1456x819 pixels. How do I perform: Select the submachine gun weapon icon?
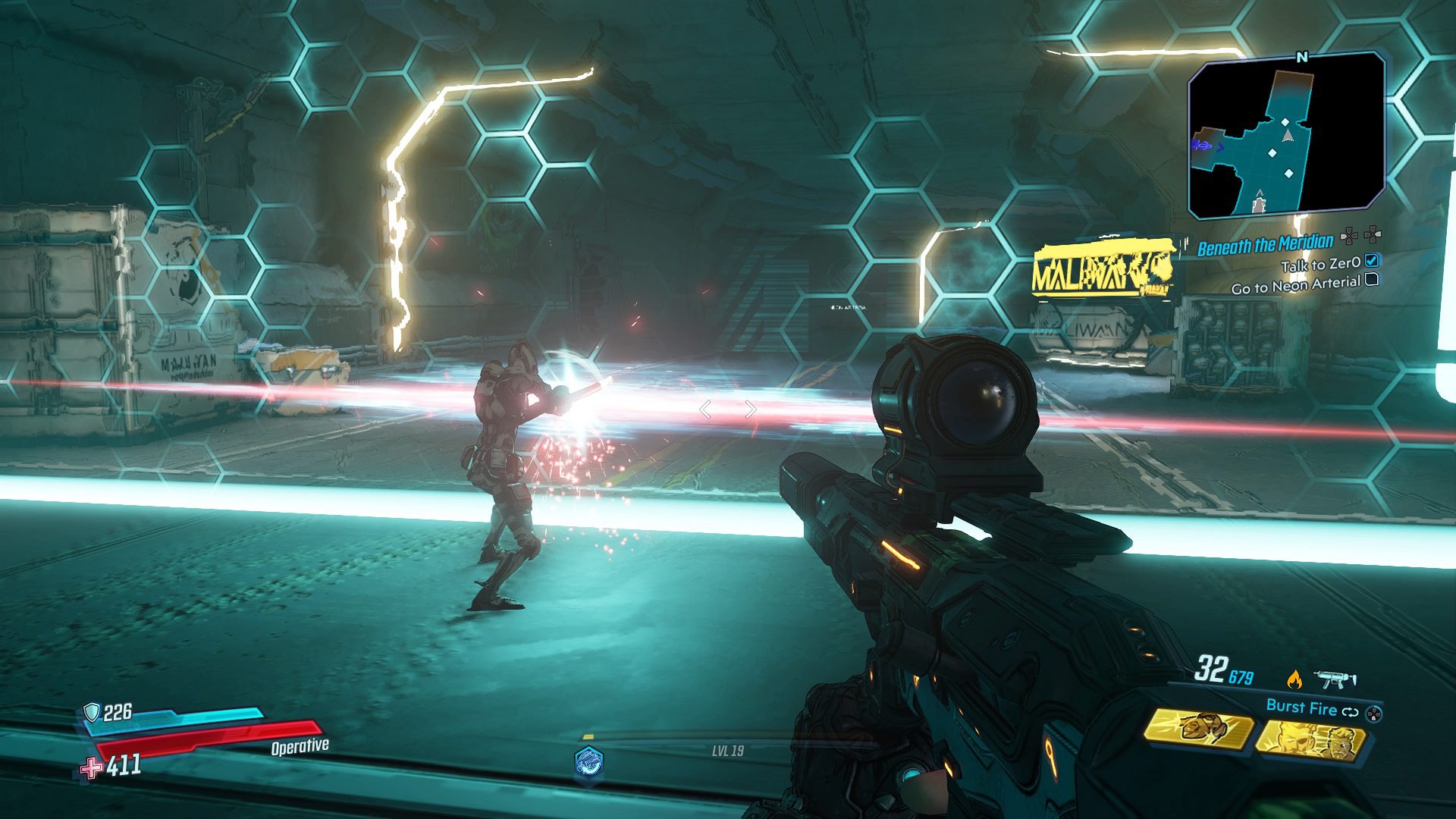coord(1335,679)
